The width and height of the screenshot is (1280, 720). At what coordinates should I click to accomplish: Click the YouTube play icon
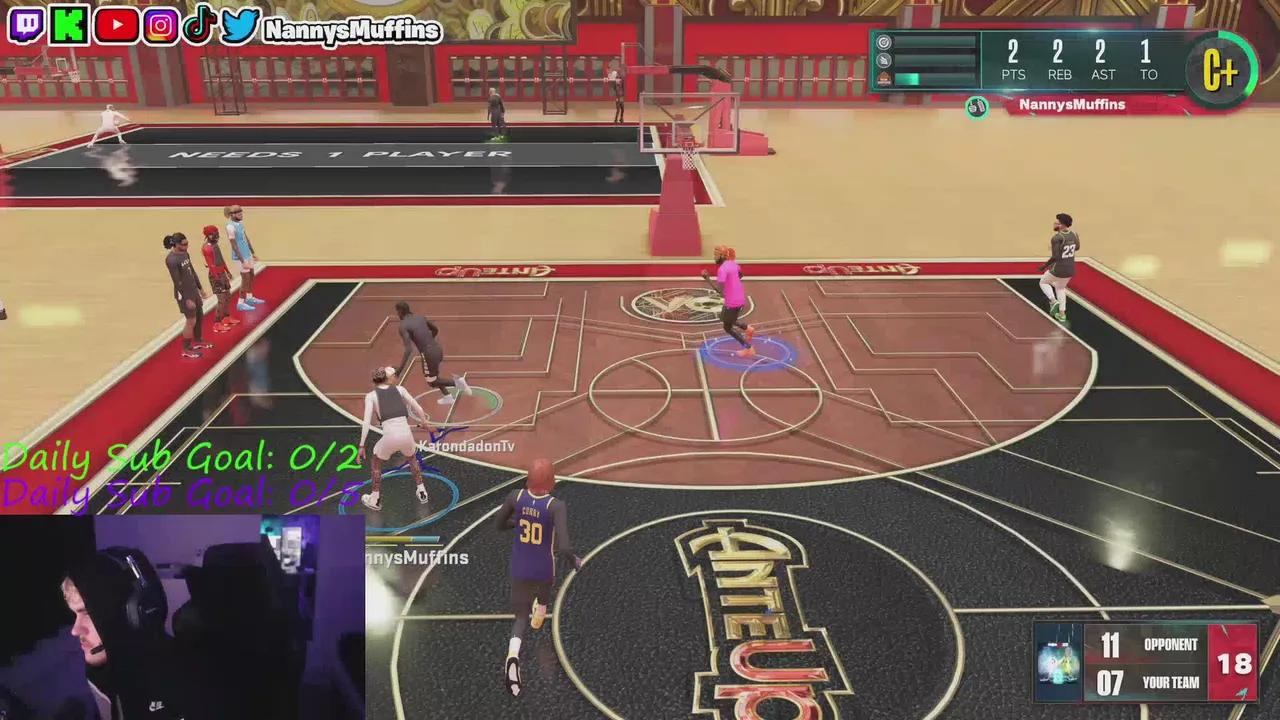116,25
